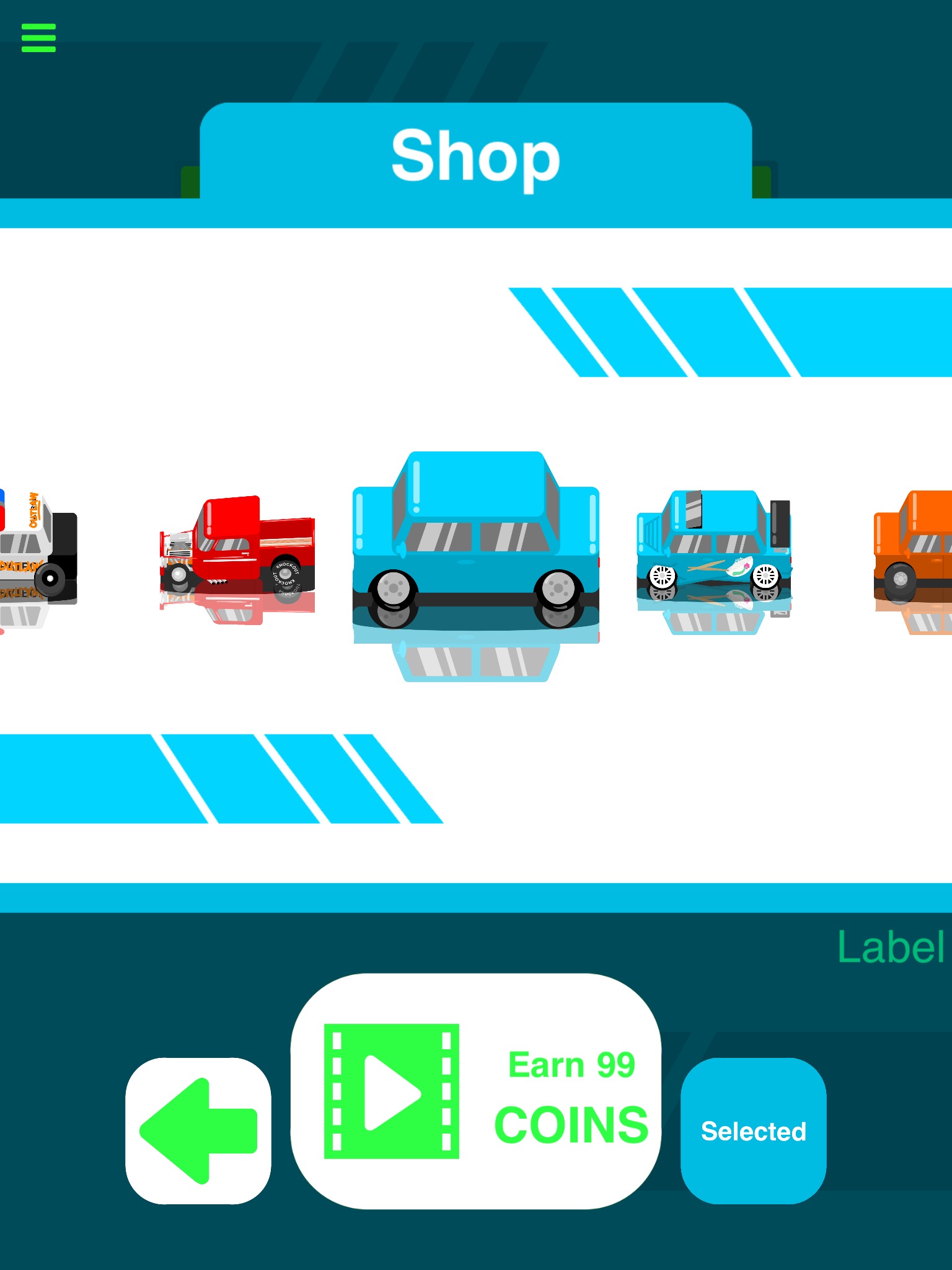Viewport: 952px width, 1270px height.
Task: Watch video to earn 99 coins
Action: tap(475, 1091)
